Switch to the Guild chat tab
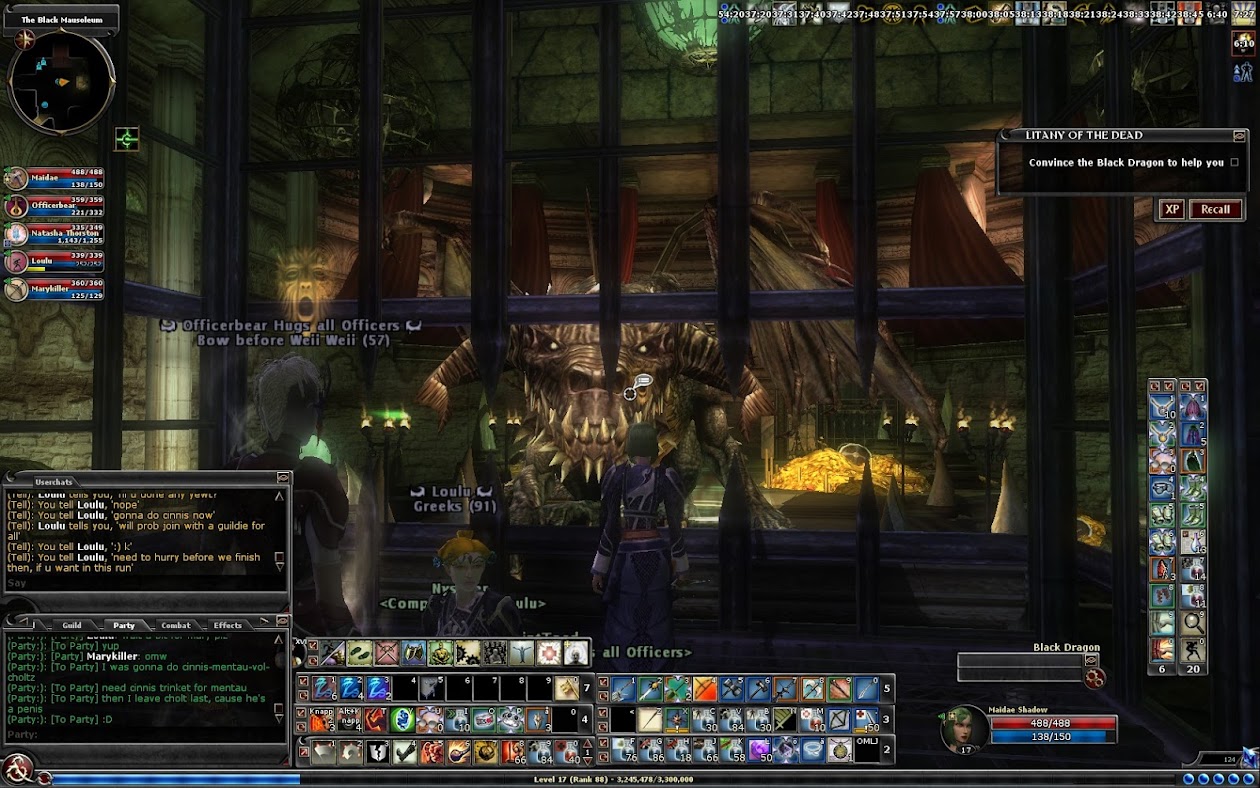Viewport: 1260px width, 788px height. tap(72, 625)
